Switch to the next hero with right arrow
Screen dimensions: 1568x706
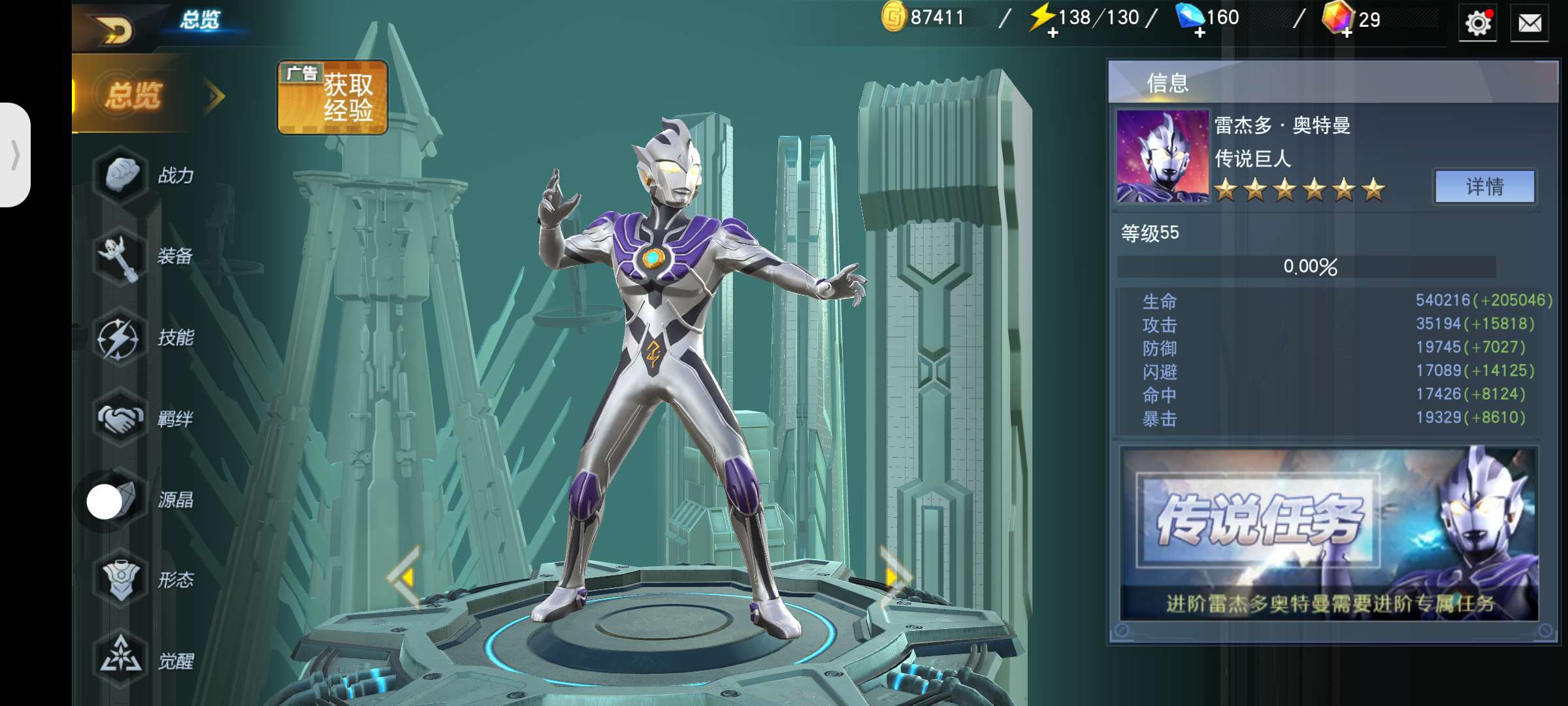pyautogui.click(x=893, y=577)
